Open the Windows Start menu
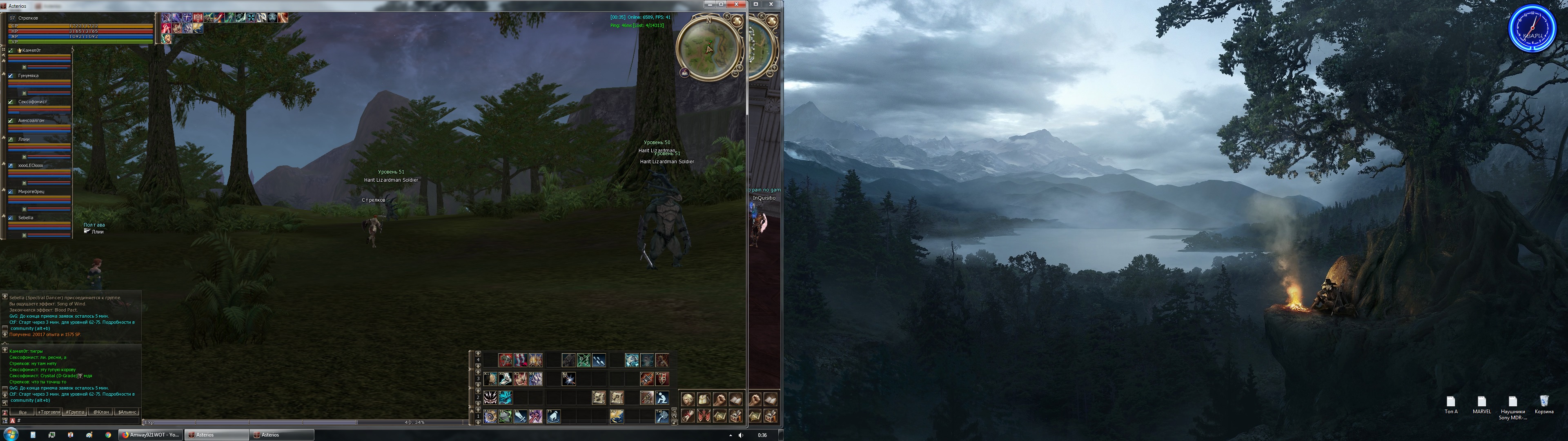 pos(11,434)
